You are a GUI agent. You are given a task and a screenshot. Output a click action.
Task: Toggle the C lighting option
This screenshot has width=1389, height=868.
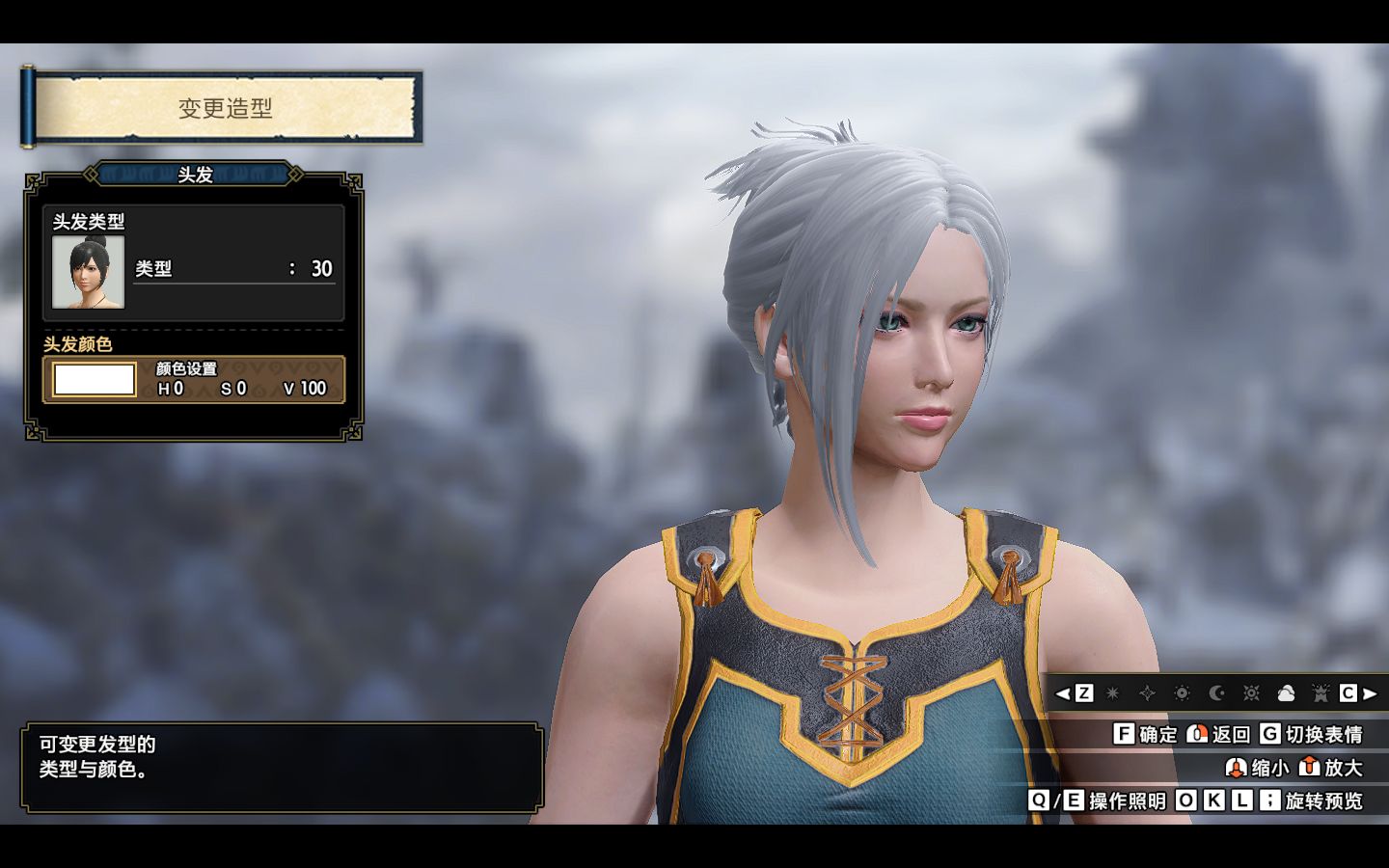1348,693
